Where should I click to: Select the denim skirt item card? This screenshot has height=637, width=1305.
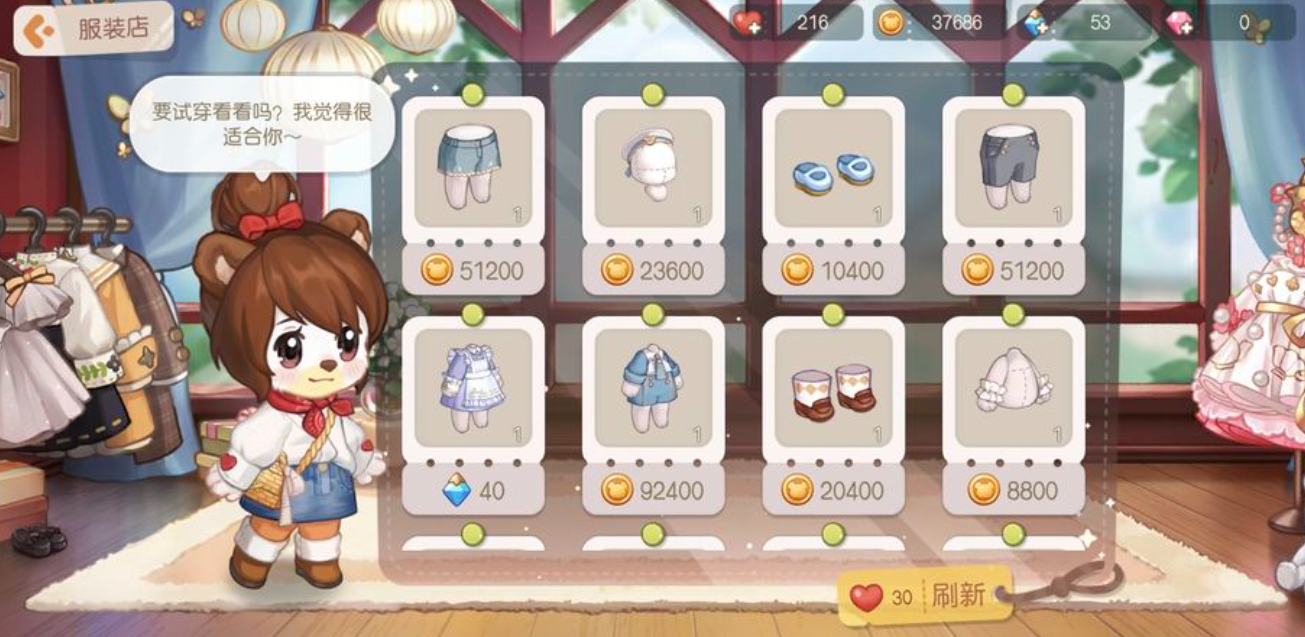tap(473, 167)
